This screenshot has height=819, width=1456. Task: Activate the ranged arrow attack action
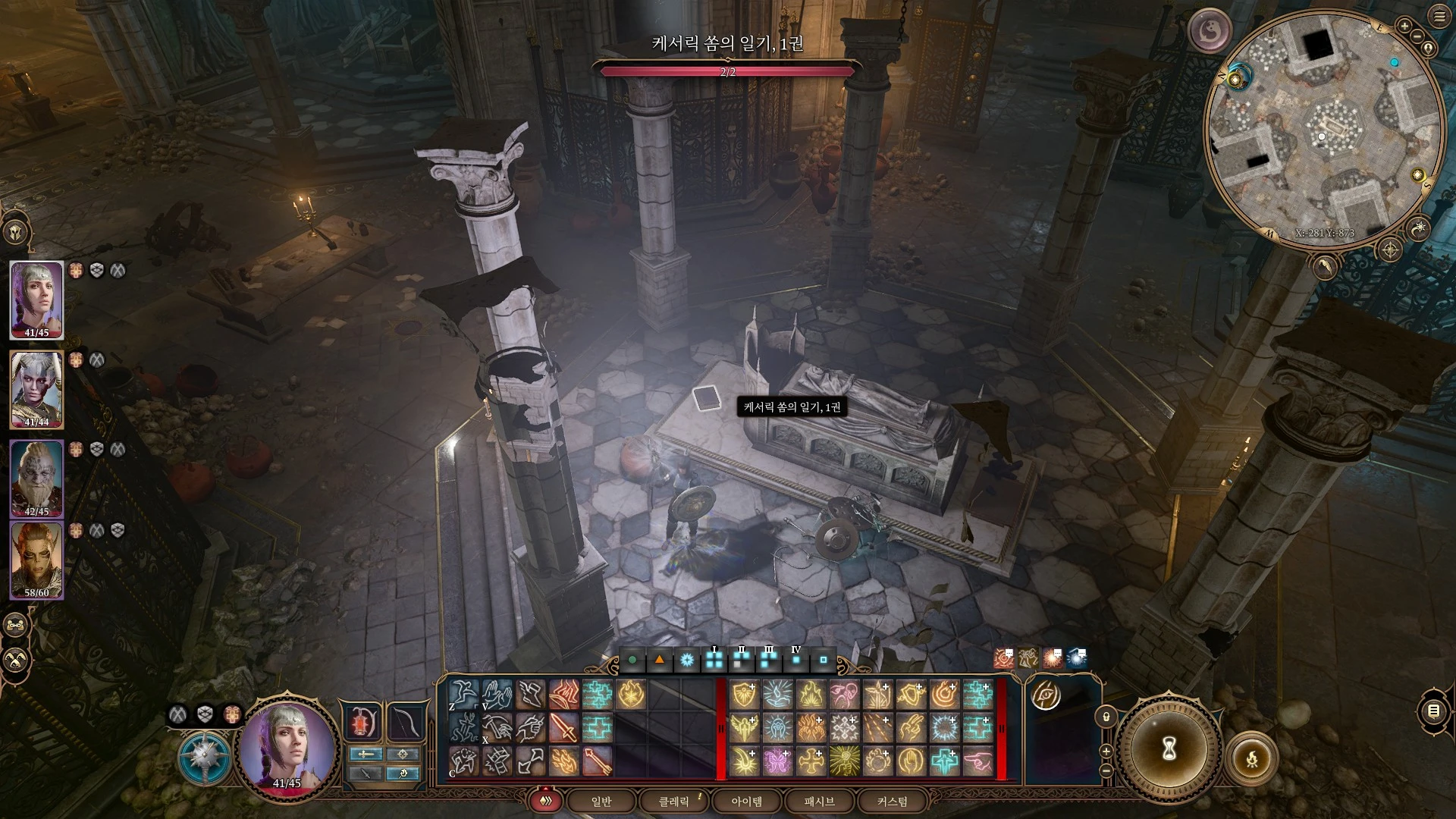pyautogui.click(x=597, y=761)
